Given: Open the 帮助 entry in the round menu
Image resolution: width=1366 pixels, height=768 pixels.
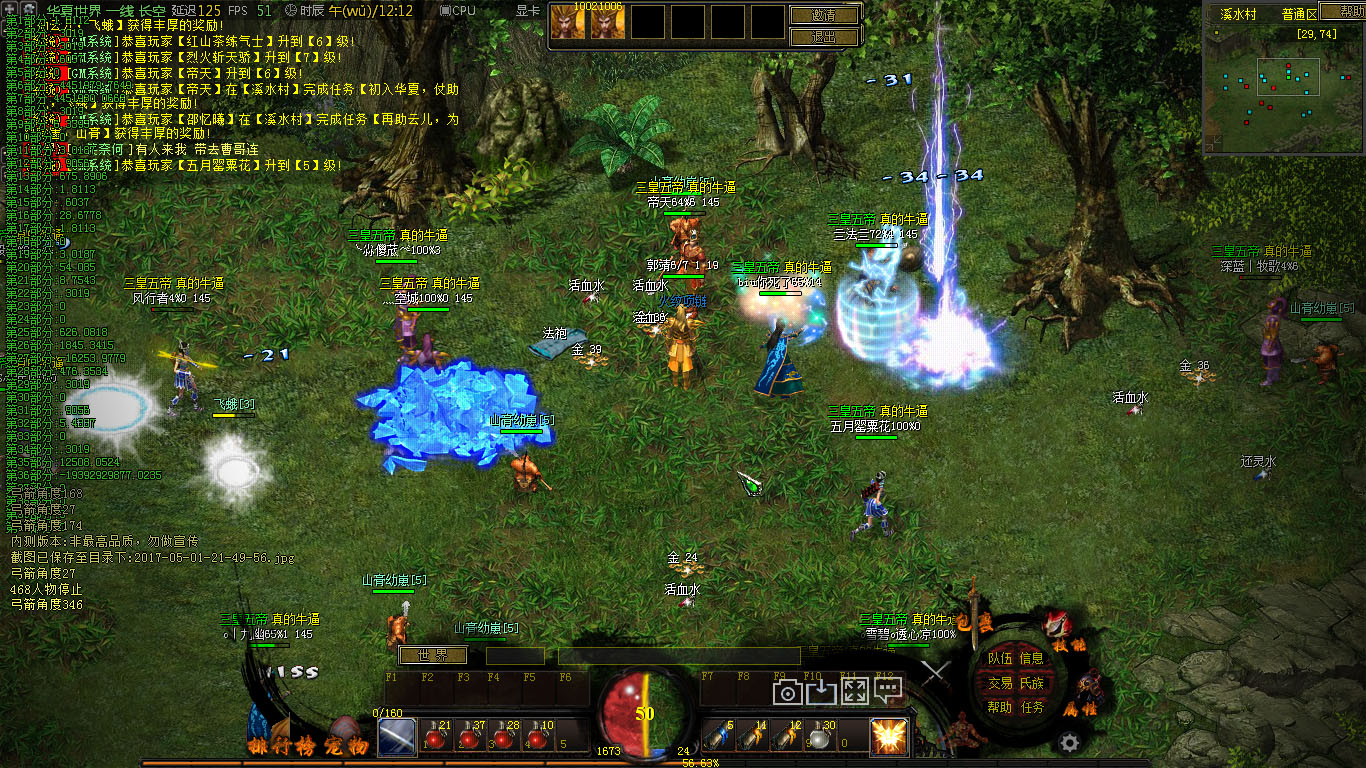Looking at the screenshot, I should (1000, 706).
